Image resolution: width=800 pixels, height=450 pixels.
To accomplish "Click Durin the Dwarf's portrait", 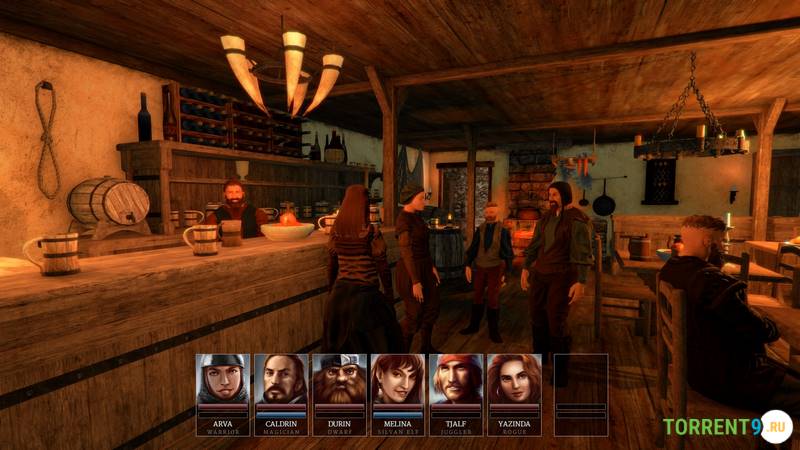I will [339, 379].
